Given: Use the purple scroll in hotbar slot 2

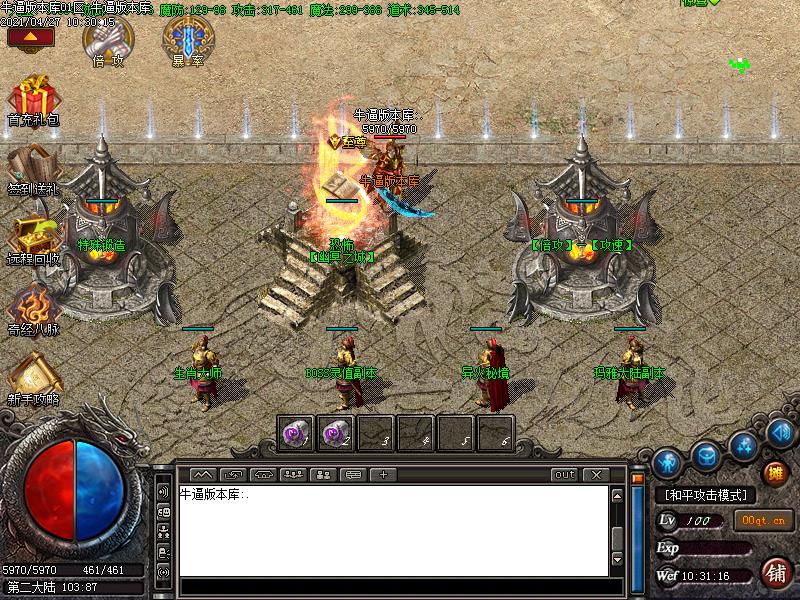Looking at the screenshot, I should point(336,433).
